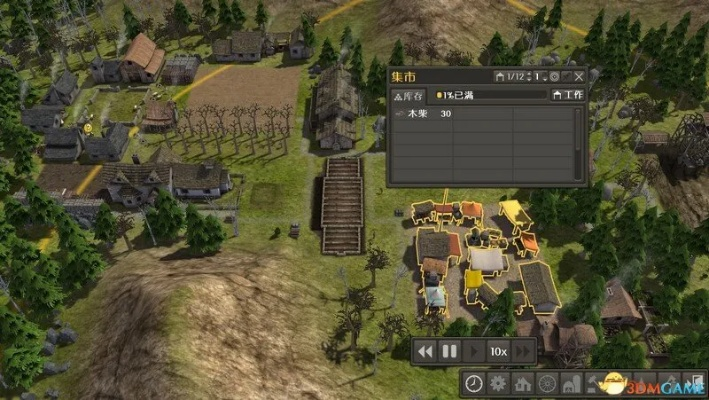Screen dimensions: 709x400
Task: Open the barn storage building menu
Action: [x=570, y=383]
